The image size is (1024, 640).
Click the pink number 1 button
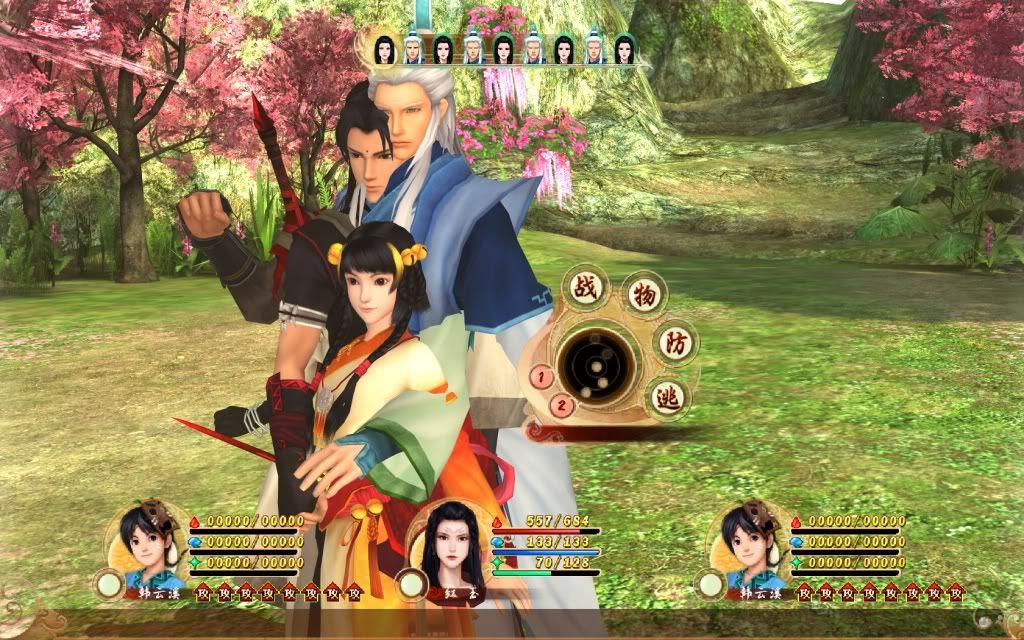(x=541, y=377)
